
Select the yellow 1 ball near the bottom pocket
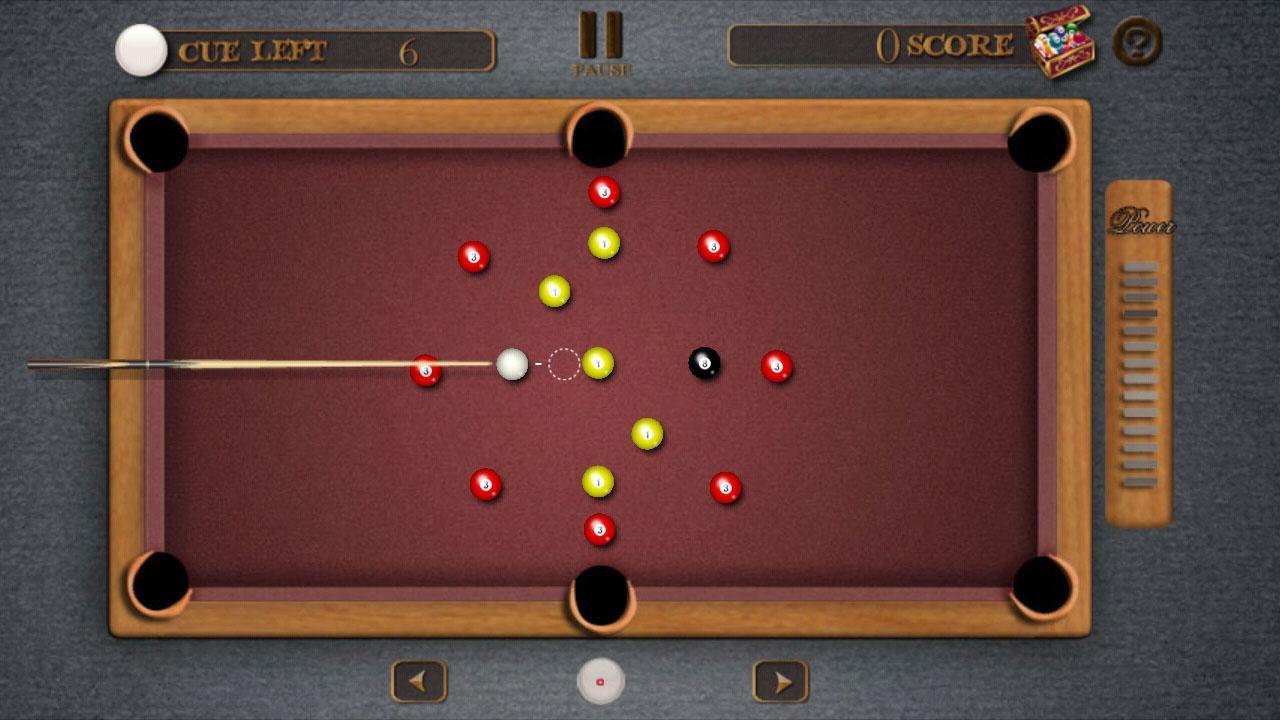(x=598, y=483)
